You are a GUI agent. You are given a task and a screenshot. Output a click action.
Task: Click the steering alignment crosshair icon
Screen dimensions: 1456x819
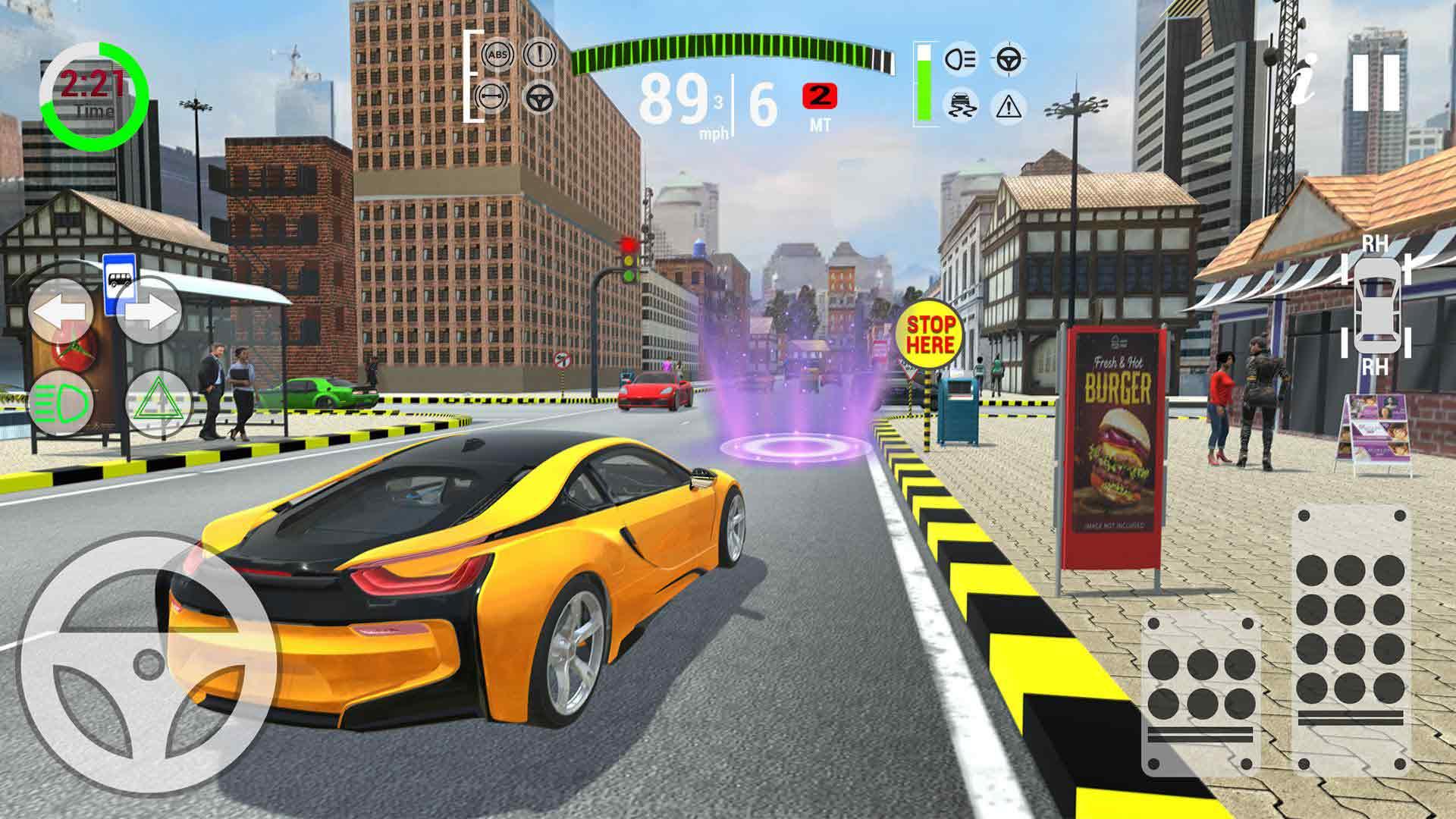1009,58
